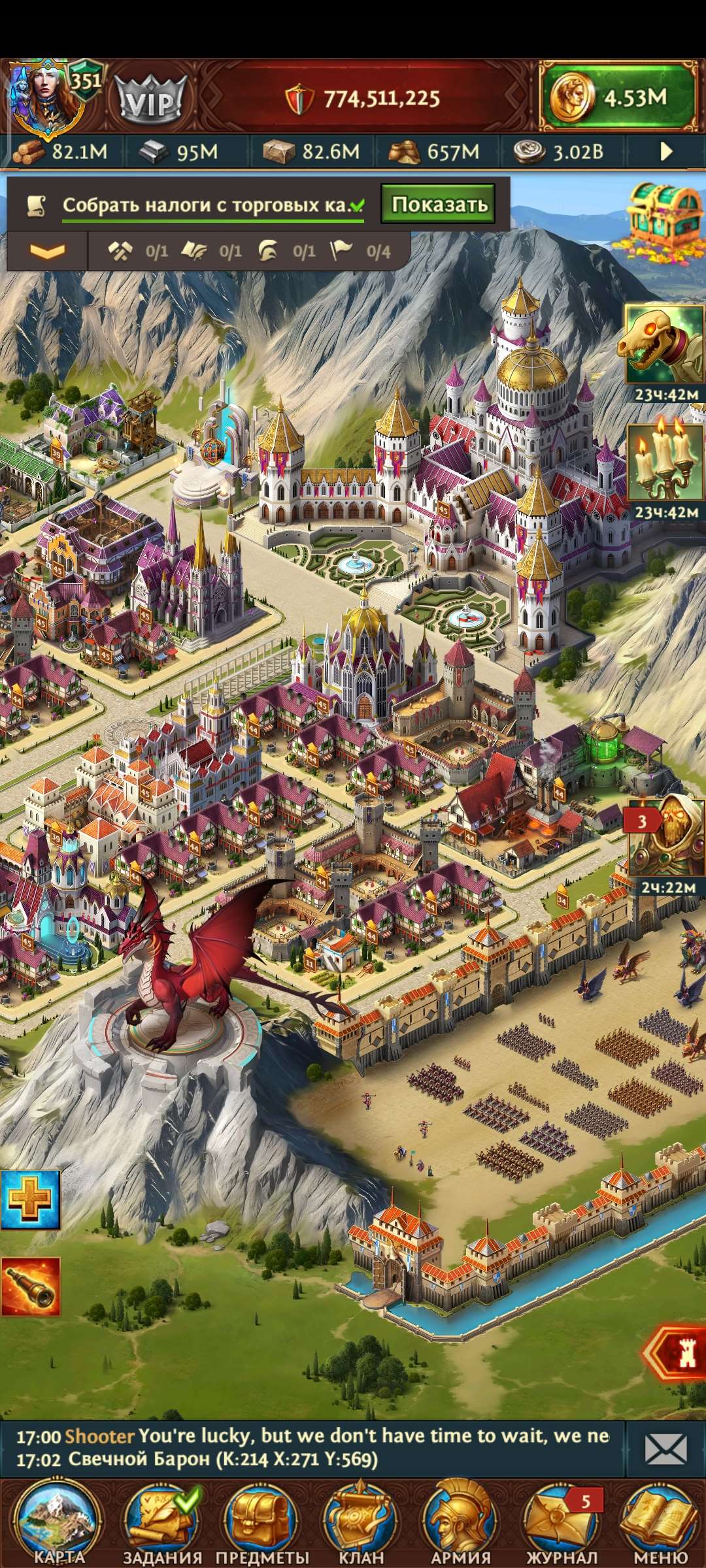The height and width of the screenshot is (1568, 706).
Task: Open the chat envelope button
Action: (665, 1448)
